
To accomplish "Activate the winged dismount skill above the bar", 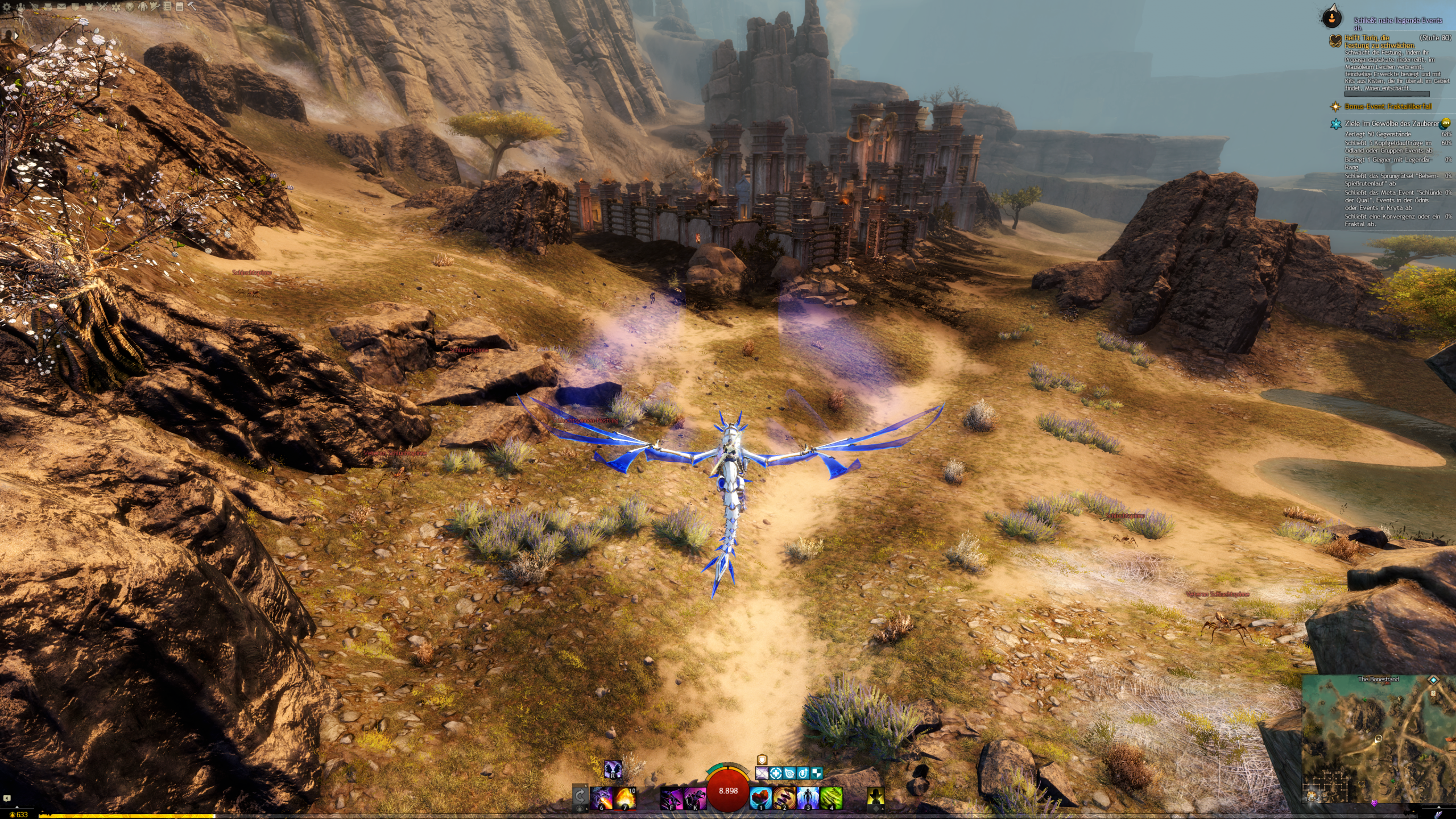I will pos(613,770).
